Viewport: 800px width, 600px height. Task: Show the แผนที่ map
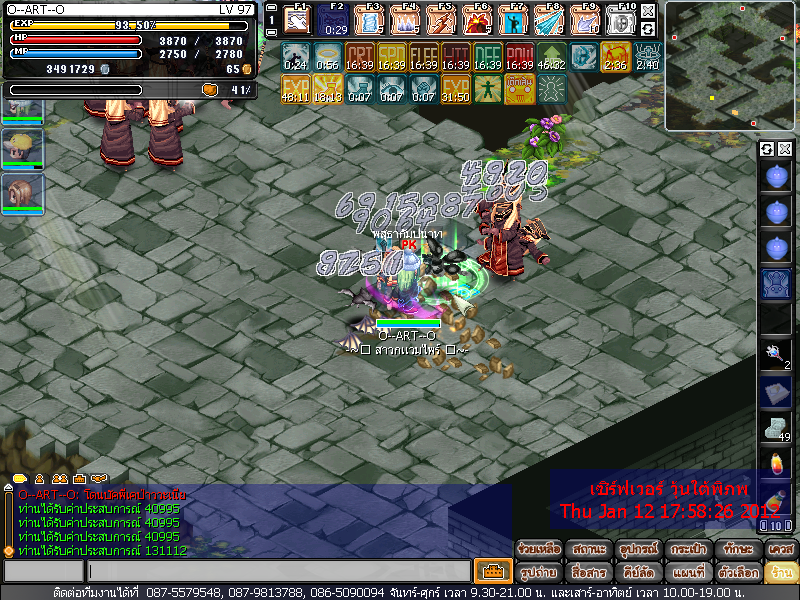[689, 573]
